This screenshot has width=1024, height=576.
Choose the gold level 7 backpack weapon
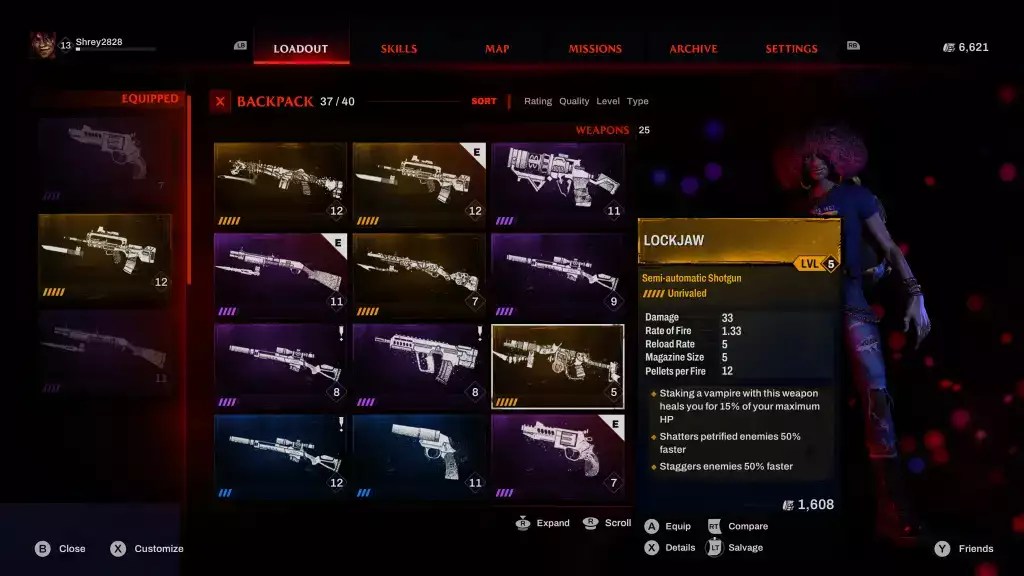pyautogui.click(x=419, y=275)
